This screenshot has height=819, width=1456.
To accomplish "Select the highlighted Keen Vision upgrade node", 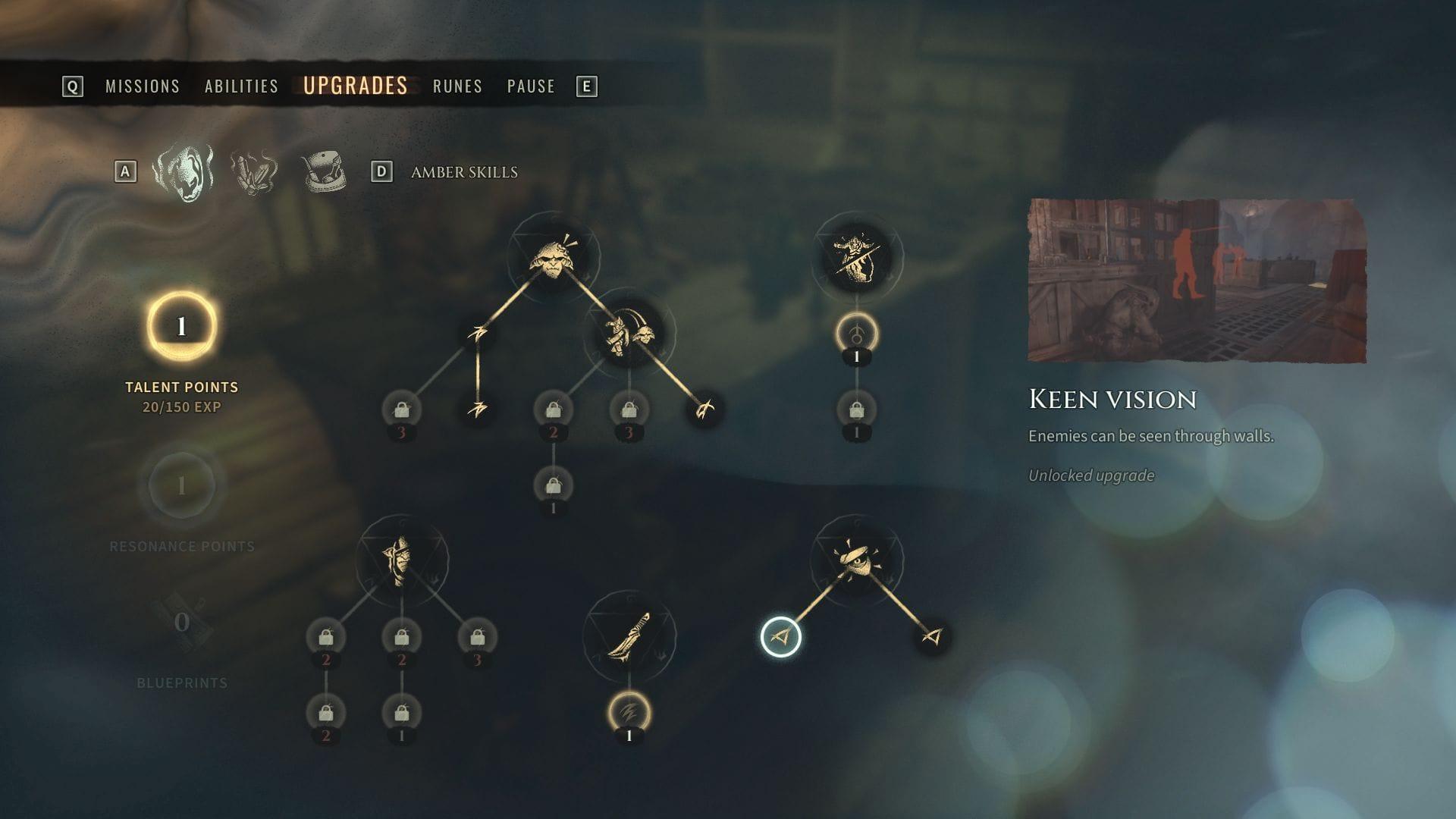I will (x=780, y=637).
